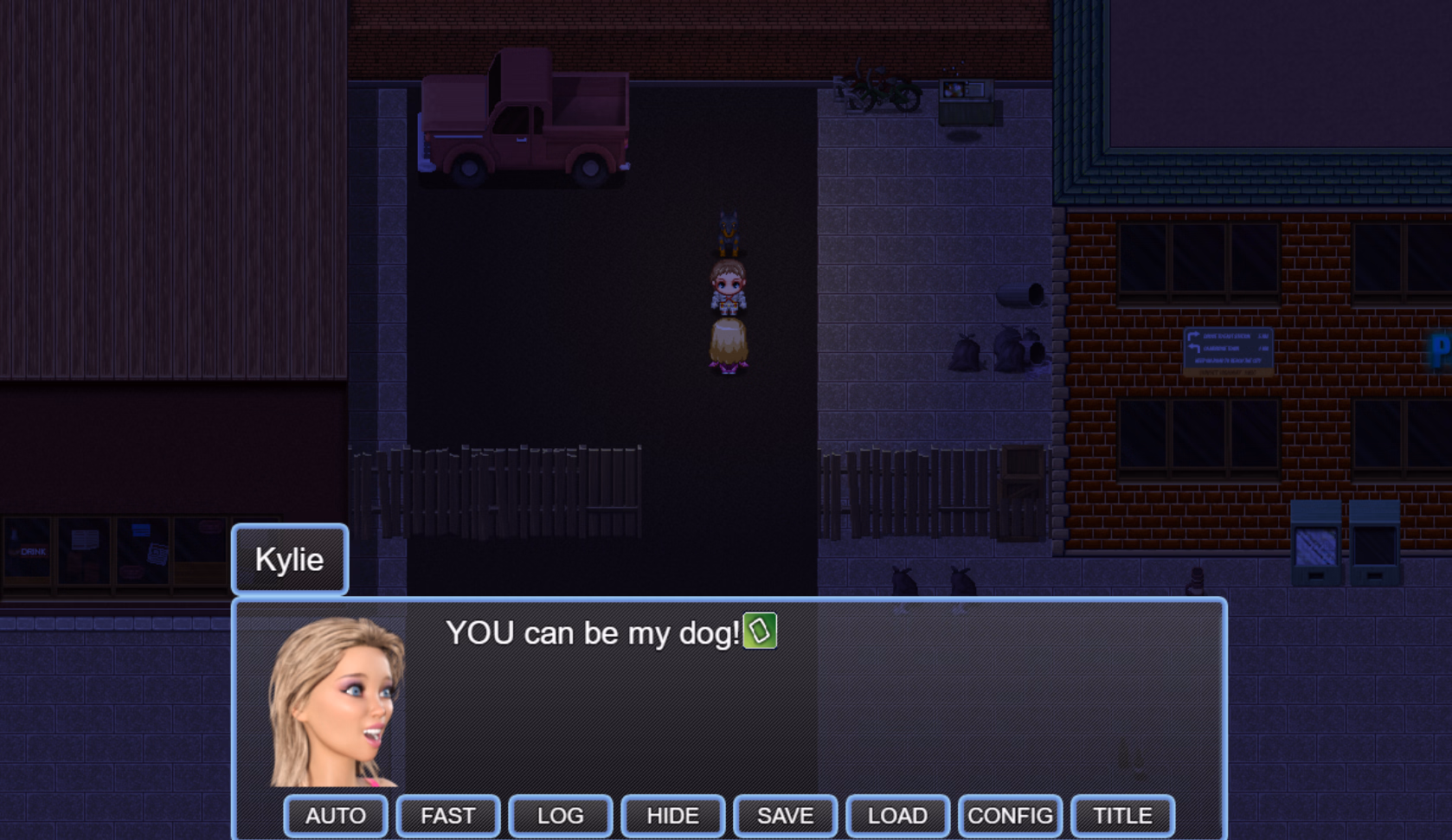This screenshot has height=840, width=1452.
Task: Activate FAST text skipping
Action: point(448,816)
